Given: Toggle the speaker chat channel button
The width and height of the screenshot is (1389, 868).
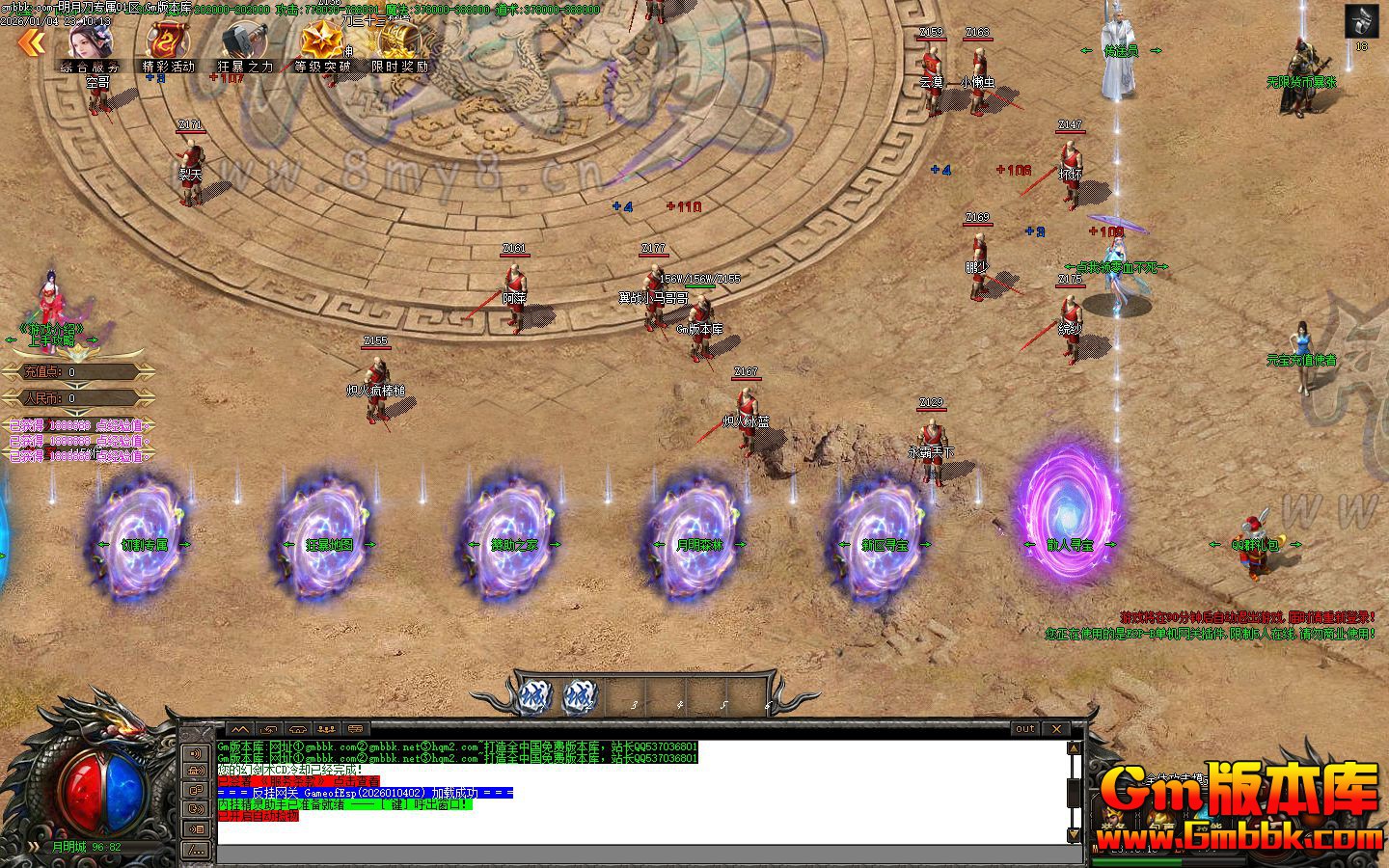Looking at the screenshot, I should 196,753.
